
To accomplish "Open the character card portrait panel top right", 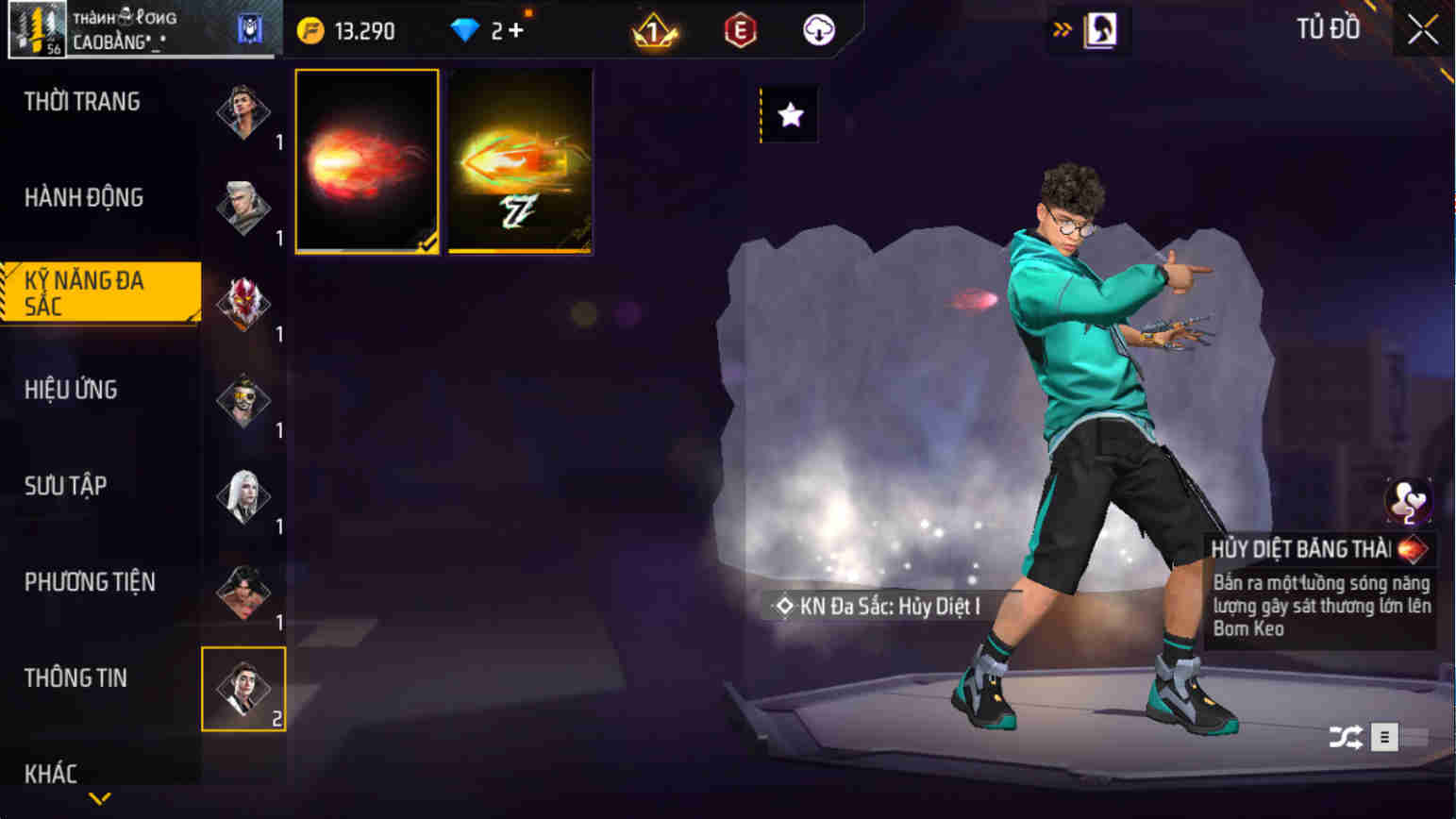I will pyautogui.click(x=1098, y=29).
